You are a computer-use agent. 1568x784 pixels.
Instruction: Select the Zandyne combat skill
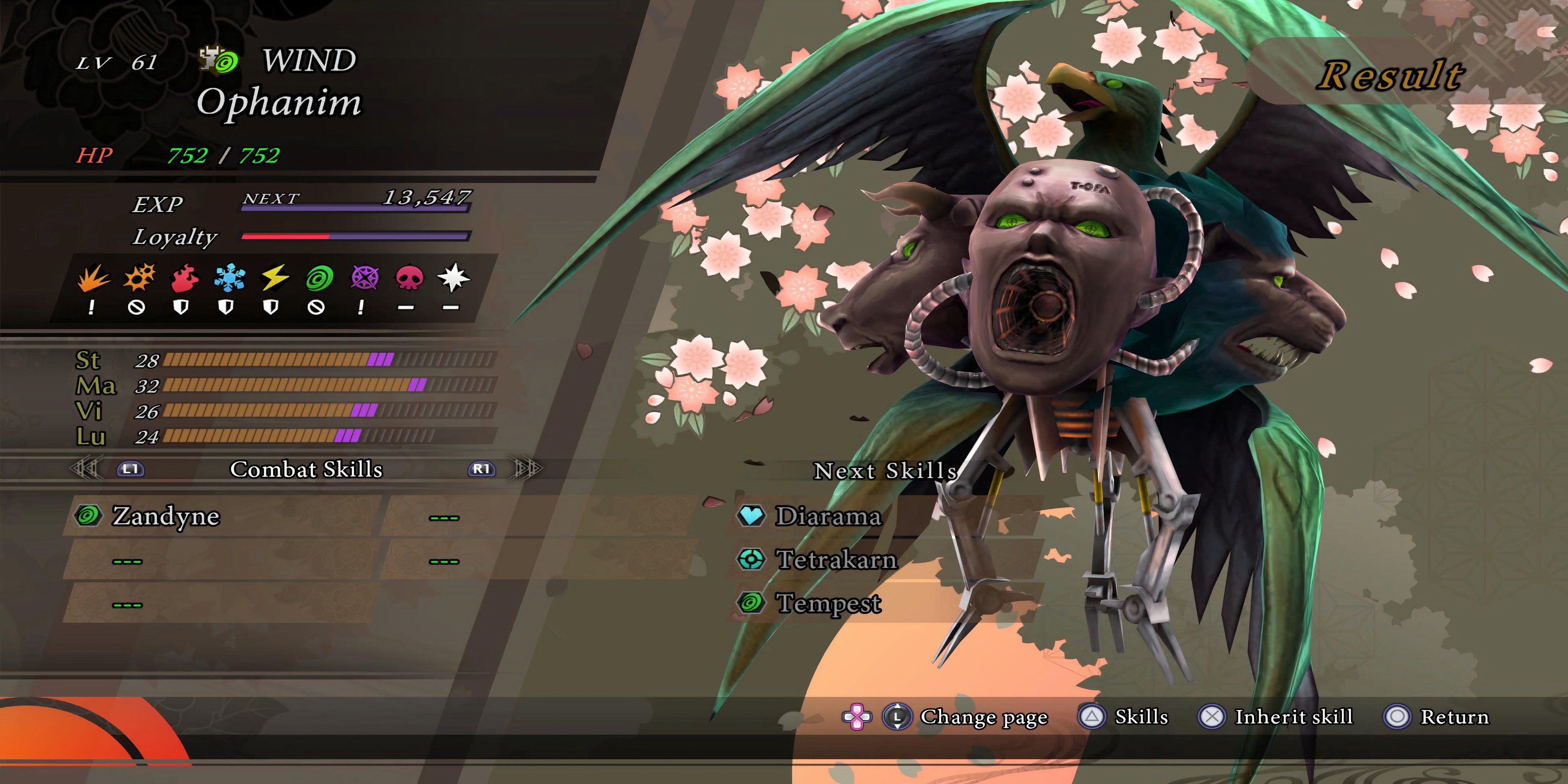tap(165, 516)
